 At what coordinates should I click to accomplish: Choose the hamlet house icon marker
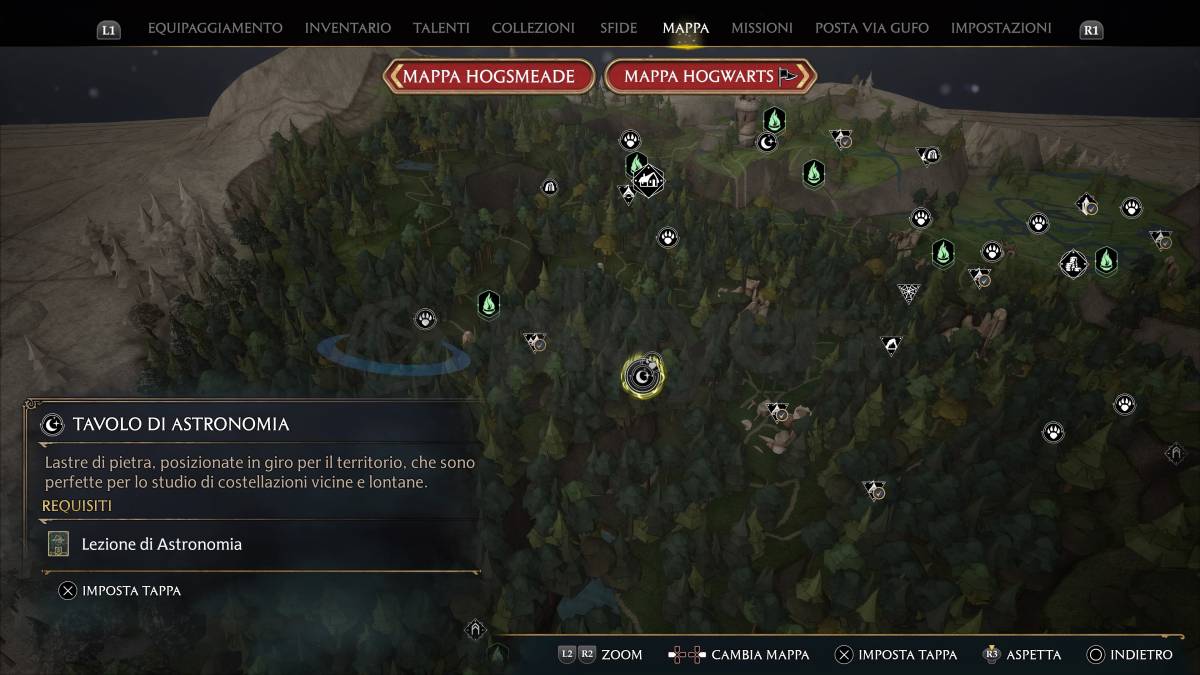coord(649,180)
